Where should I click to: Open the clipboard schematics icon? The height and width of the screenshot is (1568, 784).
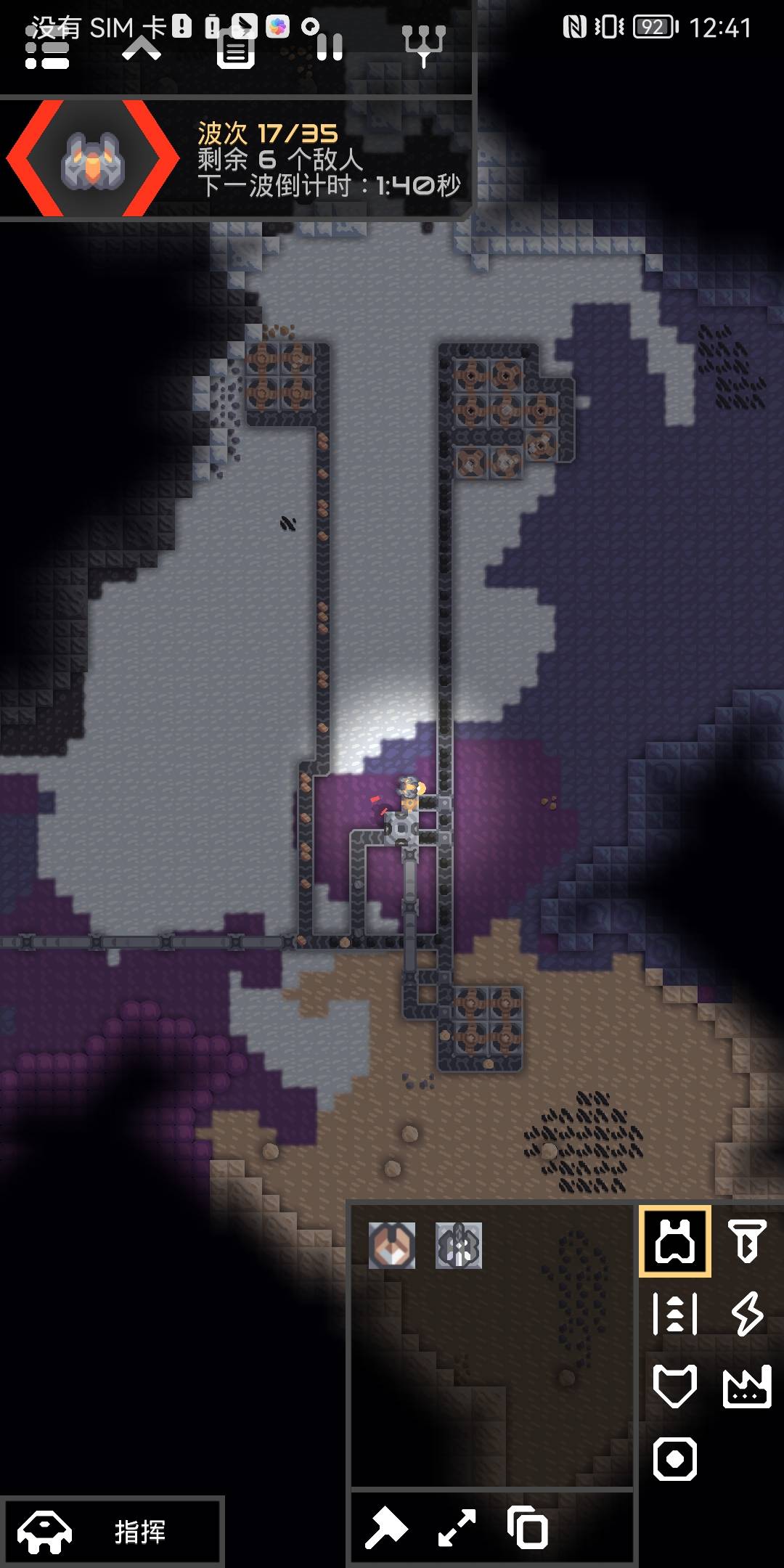point(236,51)
